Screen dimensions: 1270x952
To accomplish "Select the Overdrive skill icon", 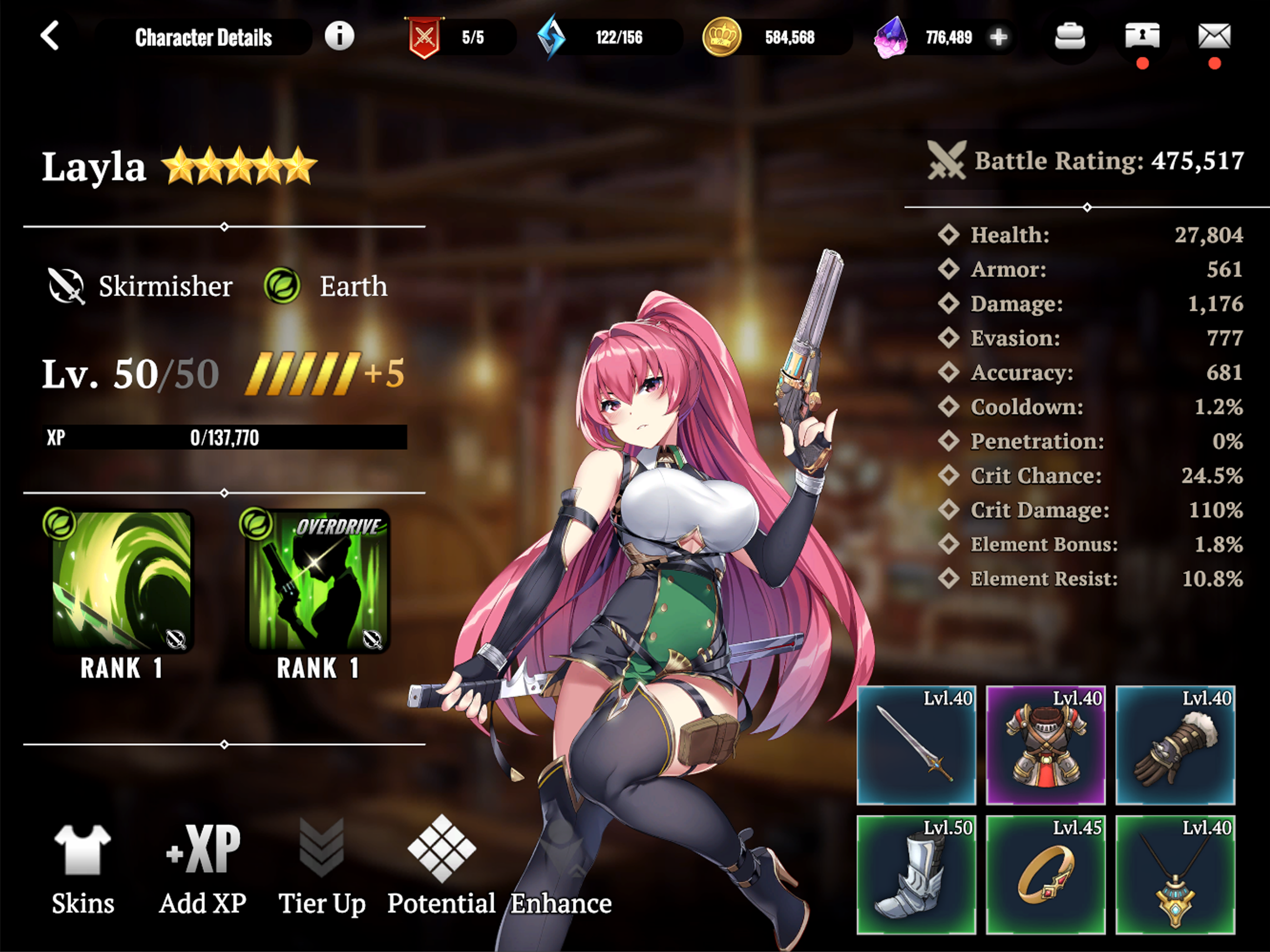I will tap(317, 581).
